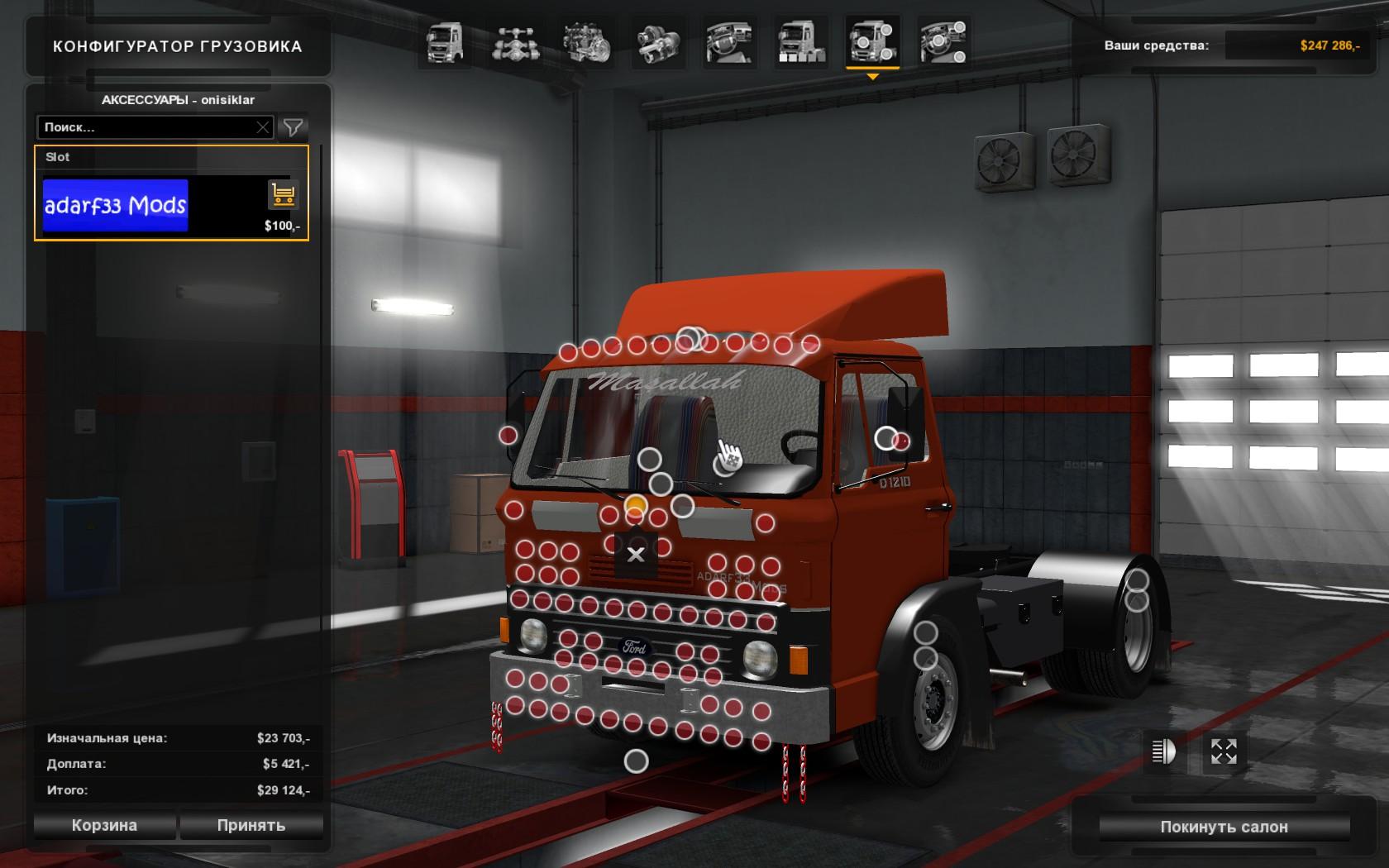The height and width of the screenshot is (868, 1389).
Task: Open the paint job swatches tab
Action: pos(800,43)
